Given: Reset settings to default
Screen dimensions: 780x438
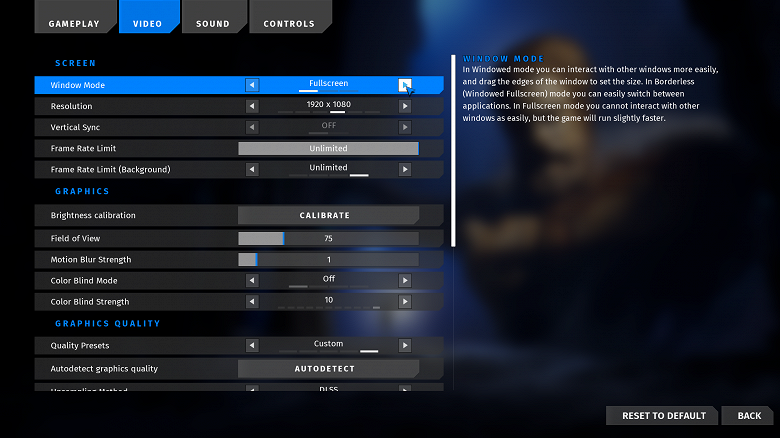Looking at the screenshot, I should (x=663, y=416).
